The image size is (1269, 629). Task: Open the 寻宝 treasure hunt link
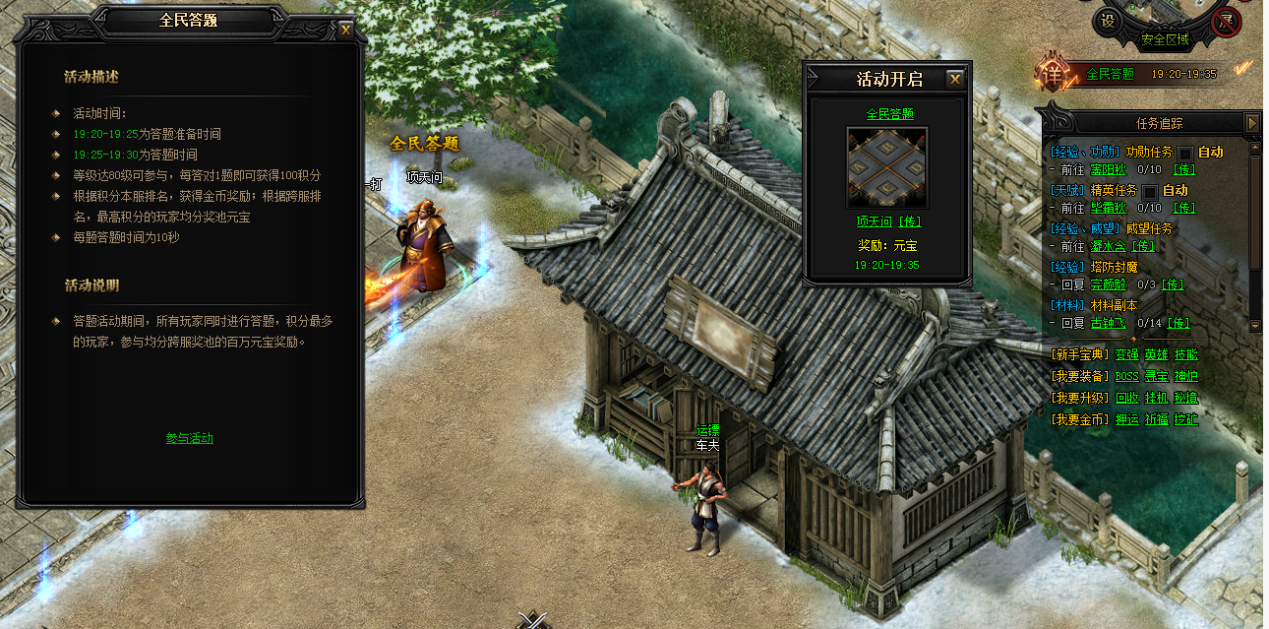1156,376
